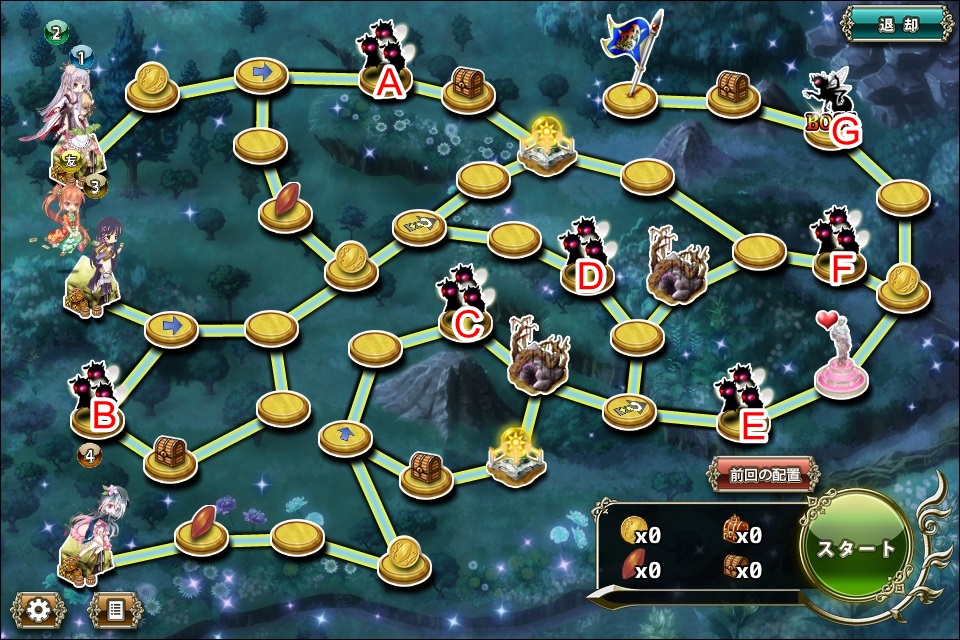The image size is (960, 640).
Task: Start the stage with the green スタート button
Action: (x=856, y=548)
